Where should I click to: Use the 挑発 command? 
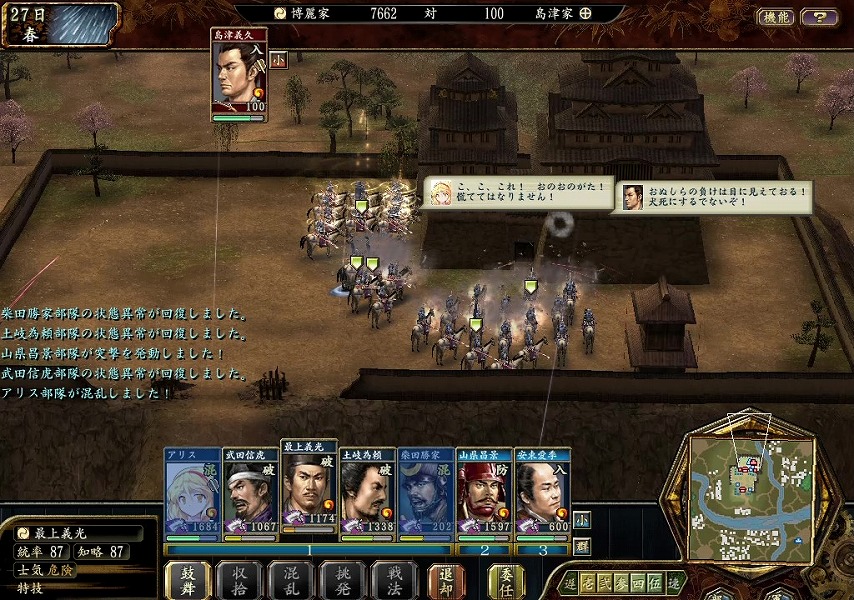tap(343, 580)
